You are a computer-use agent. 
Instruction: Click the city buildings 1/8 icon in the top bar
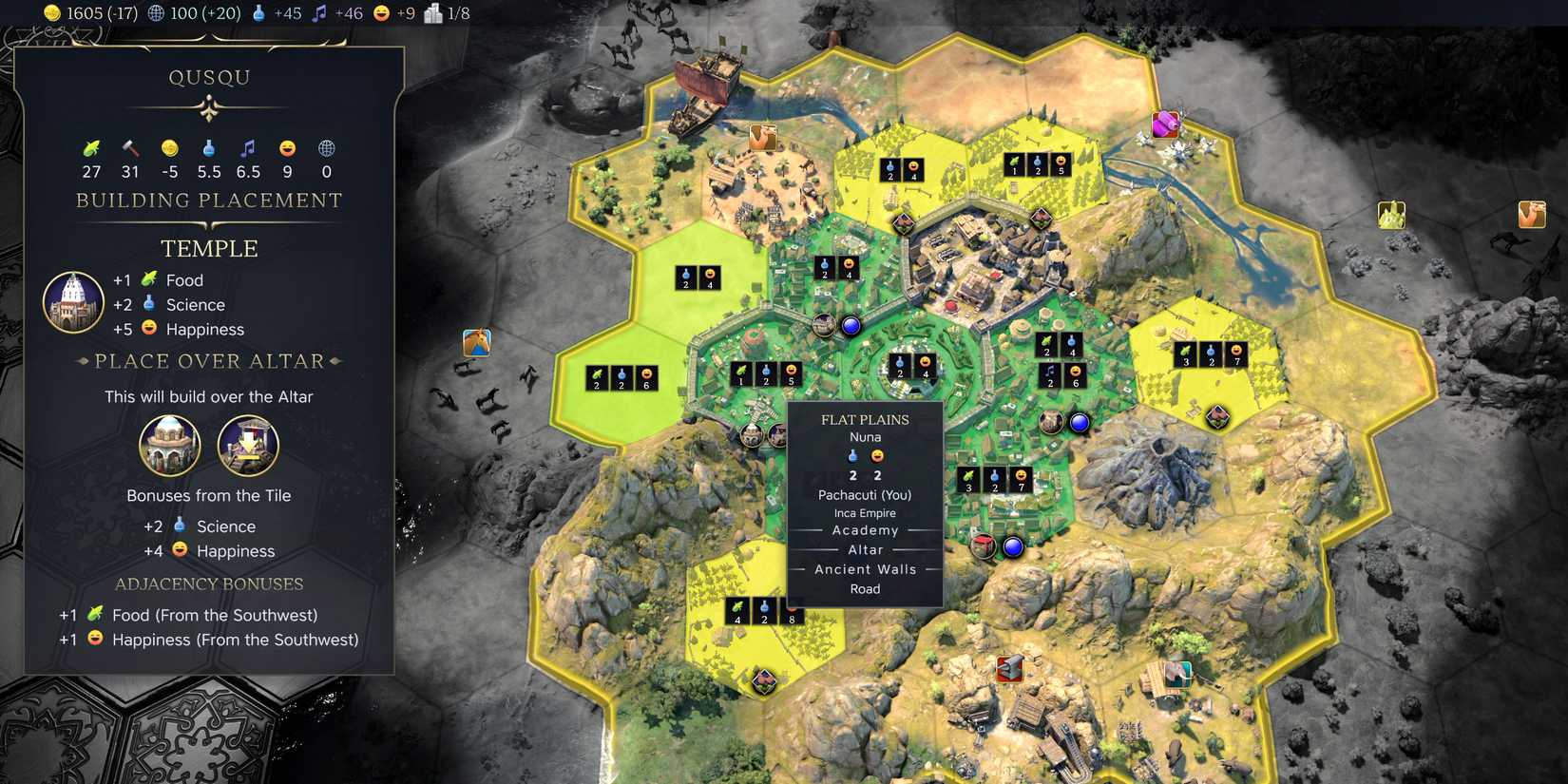coord(432,13)
